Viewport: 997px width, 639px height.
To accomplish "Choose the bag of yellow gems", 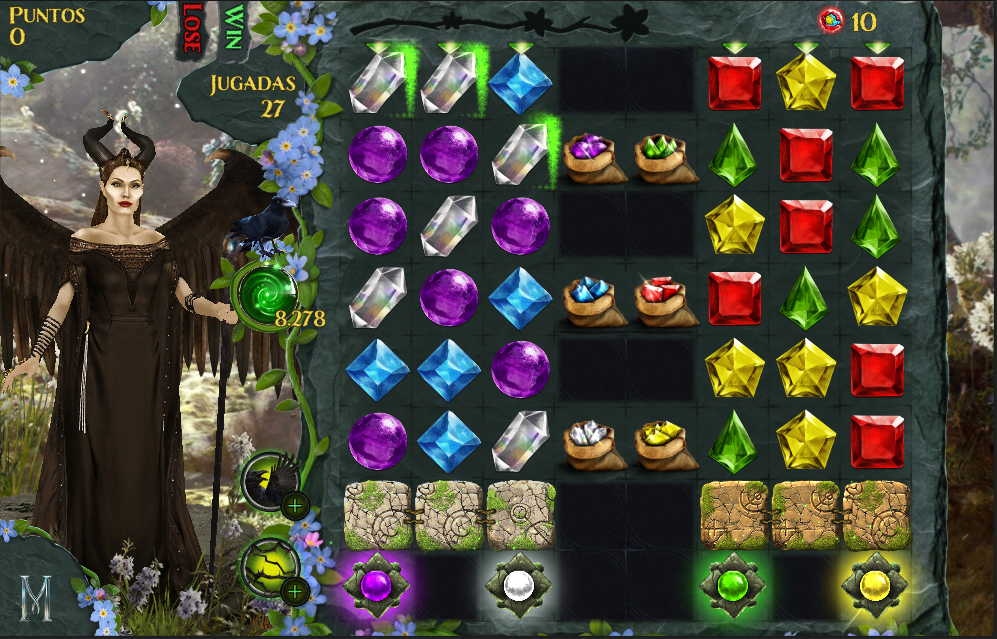I will 666,443.
